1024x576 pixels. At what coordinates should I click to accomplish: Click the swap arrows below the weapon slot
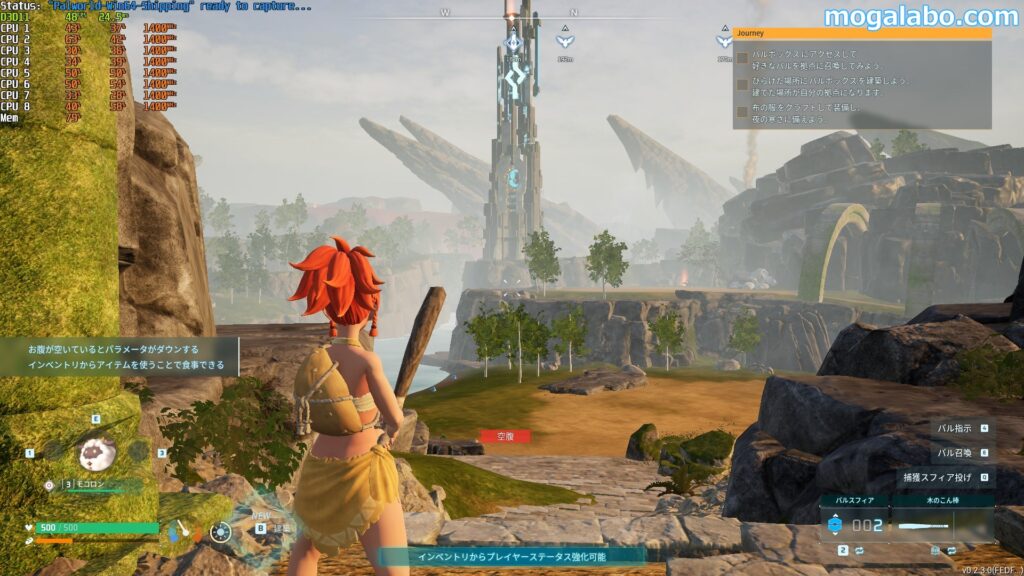coord(952,551)
